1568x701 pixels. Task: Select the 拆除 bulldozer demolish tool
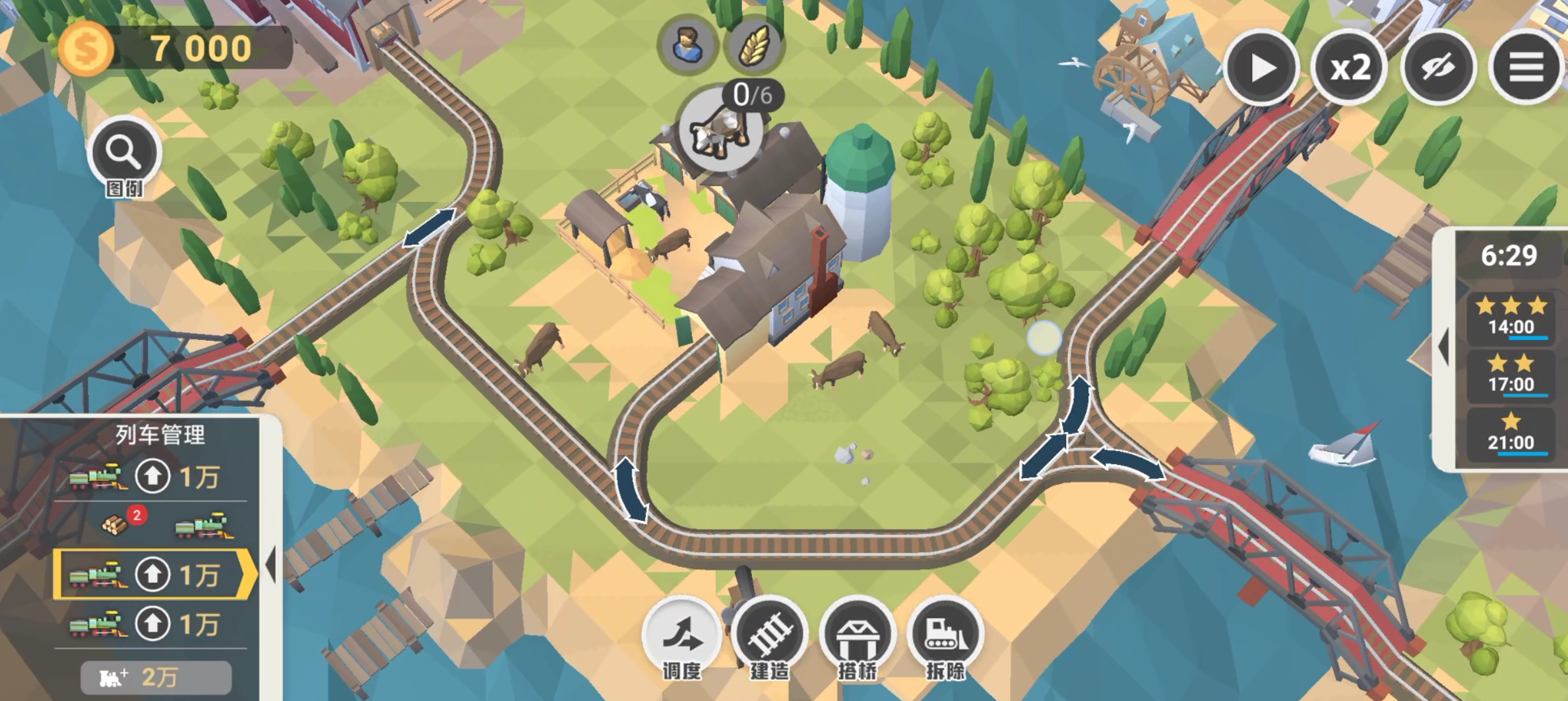point(945,636)
